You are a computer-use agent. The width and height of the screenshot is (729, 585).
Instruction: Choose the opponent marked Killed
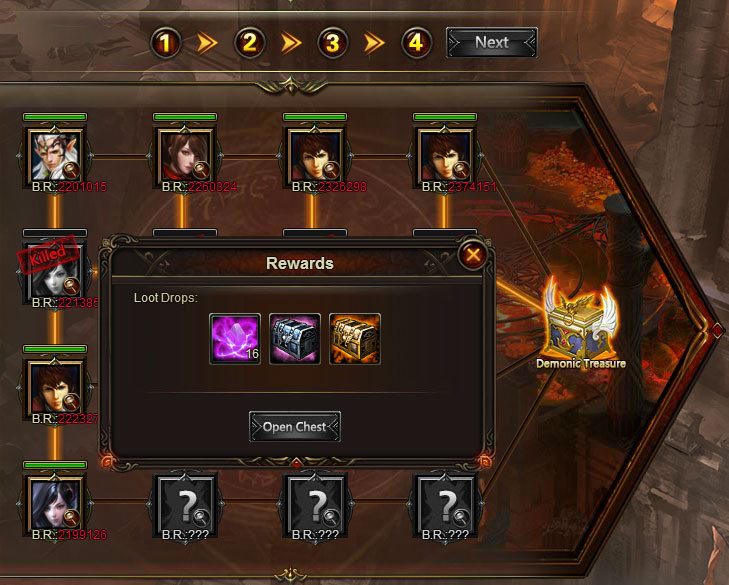pos(55,270)
